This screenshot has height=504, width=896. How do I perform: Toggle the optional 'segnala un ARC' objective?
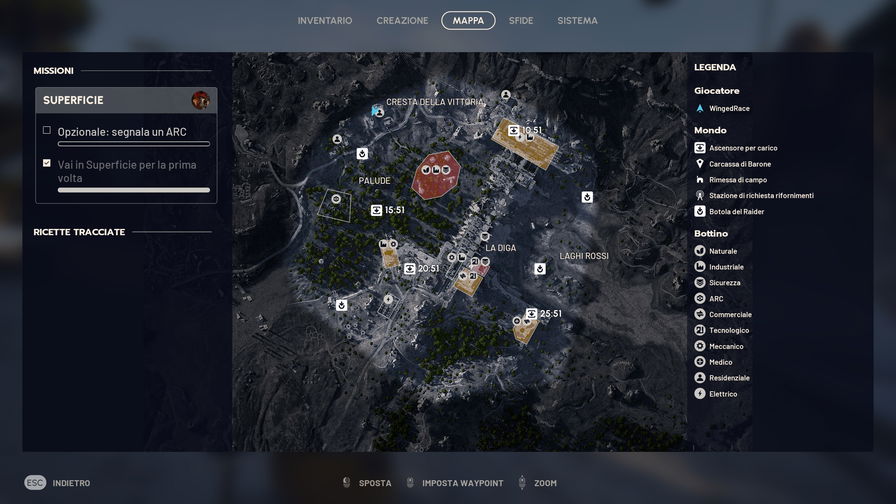pyautogui.click(x=47, y=131)
